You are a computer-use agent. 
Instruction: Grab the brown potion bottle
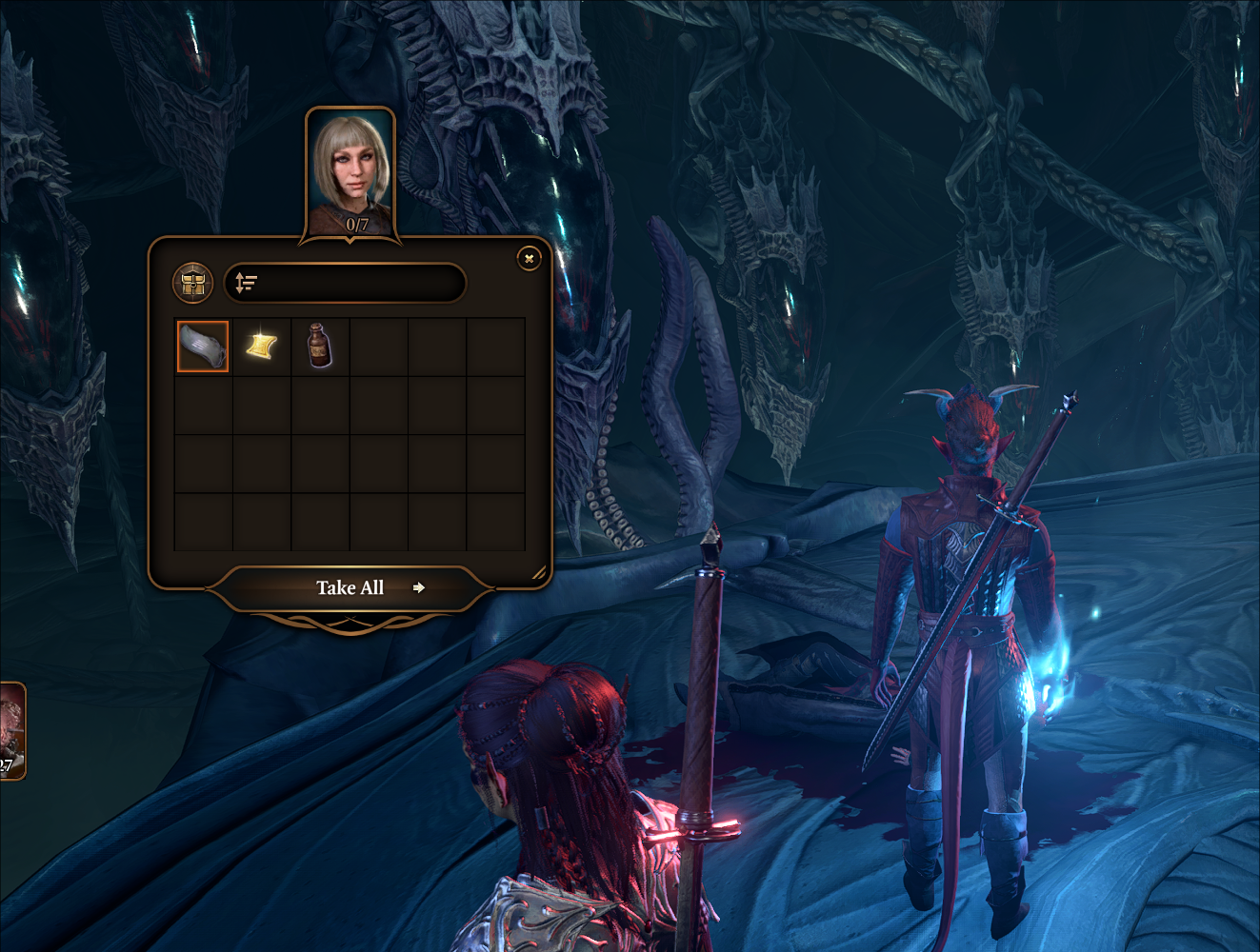pyautogui.click(x=319, y=346)
